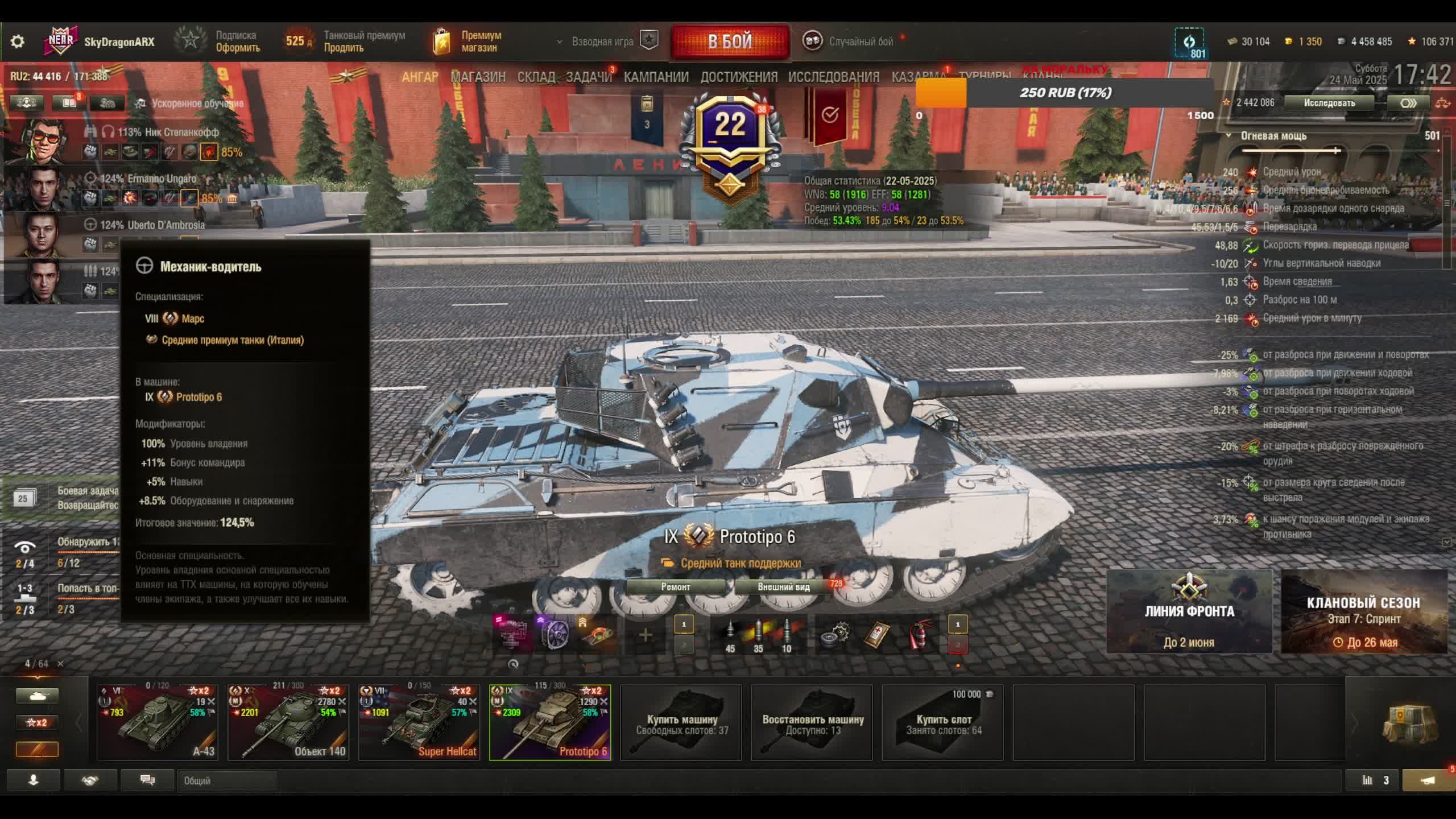Screen dimensions: 1456x819
Task: Open the ДОСТИЖЕНИЯ tab
Action: pyautogui.click(x=739, y=77)
